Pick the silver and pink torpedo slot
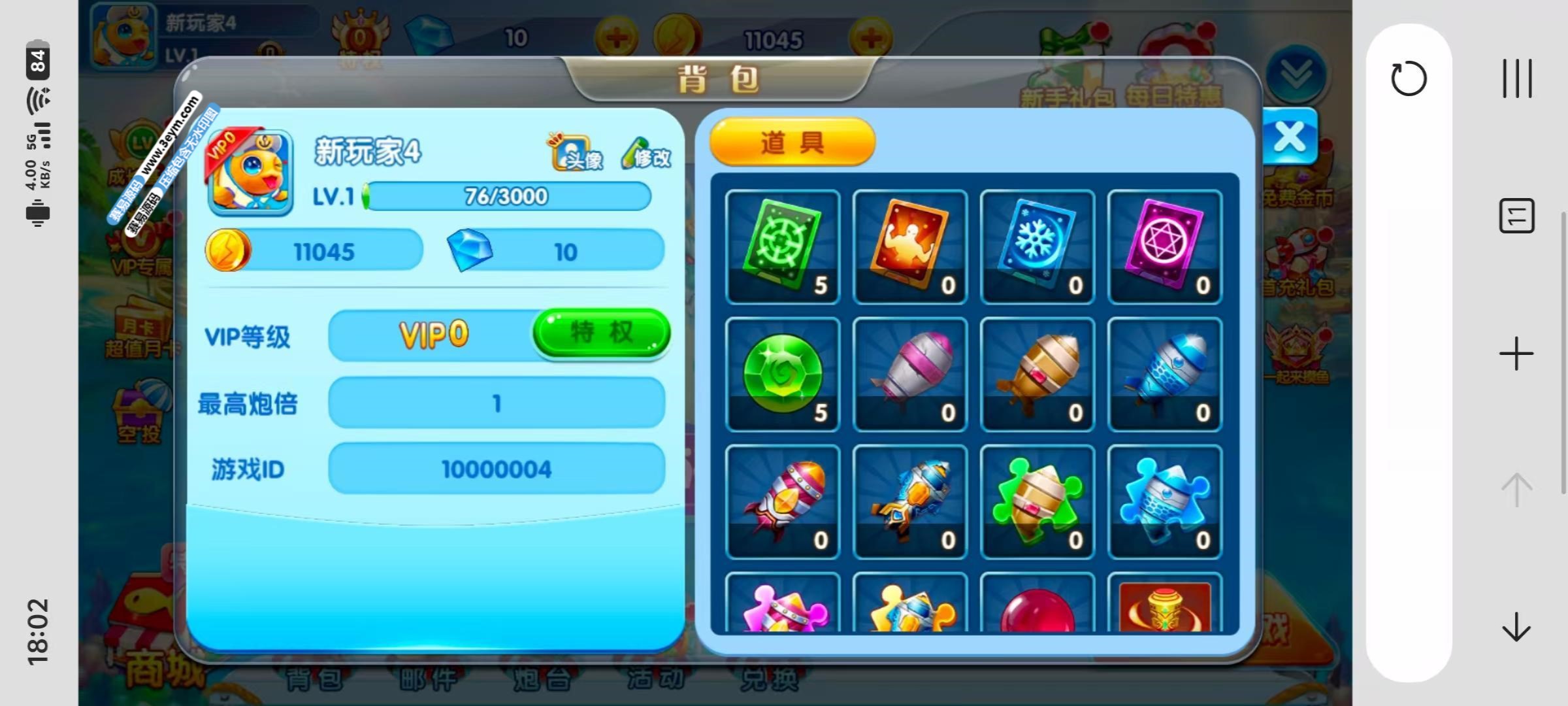The width and height of the screenshot is (1568, 706). tap(910, 374)
